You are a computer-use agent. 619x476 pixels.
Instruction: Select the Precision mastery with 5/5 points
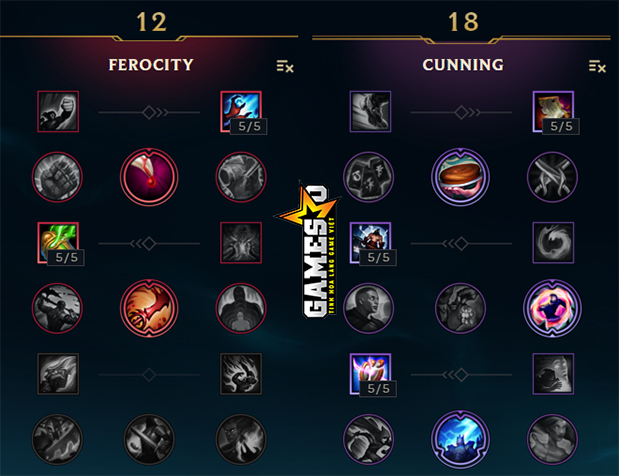point(369,373)
